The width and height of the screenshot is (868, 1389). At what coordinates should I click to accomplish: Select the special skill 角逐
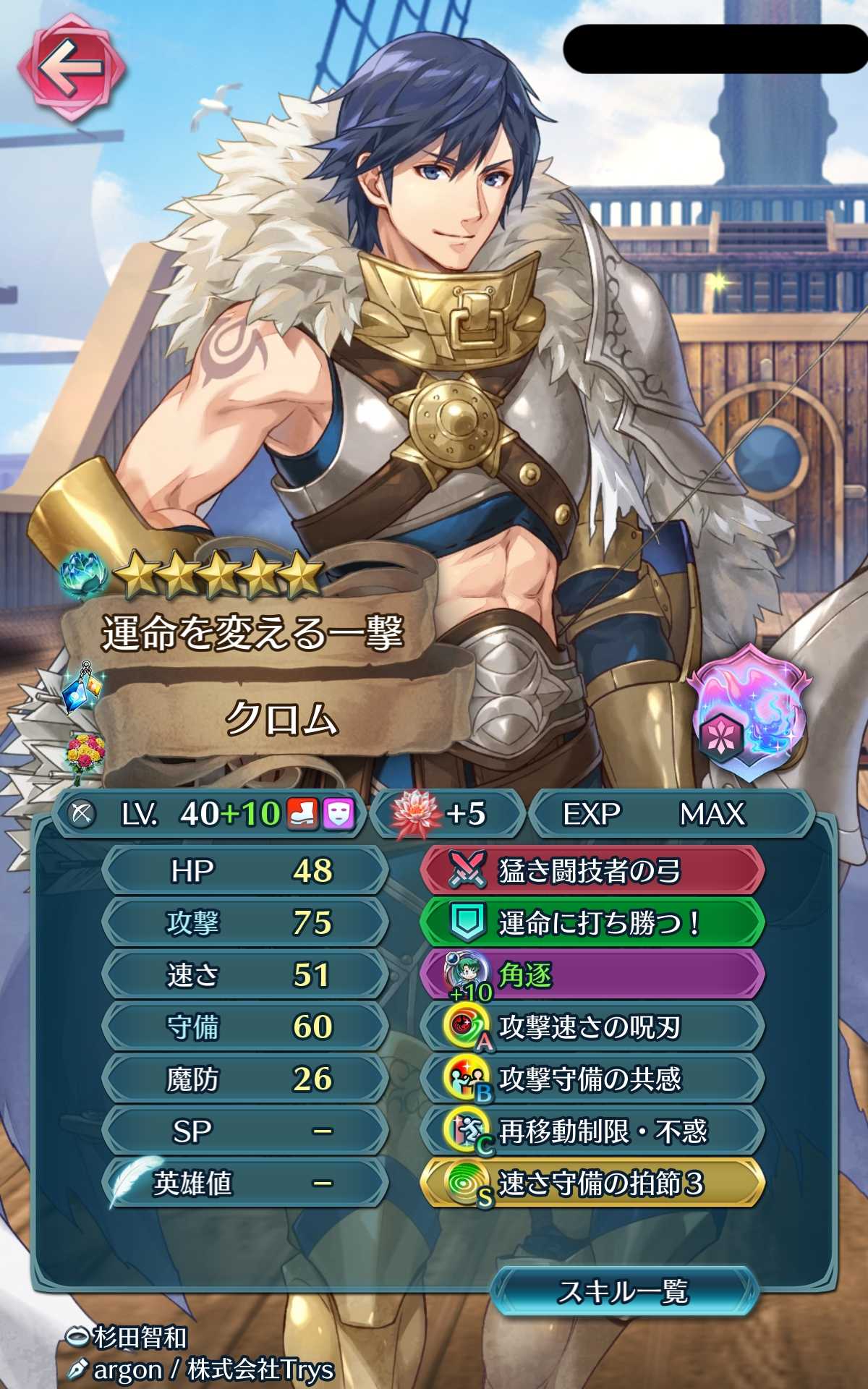coord(592,975)
